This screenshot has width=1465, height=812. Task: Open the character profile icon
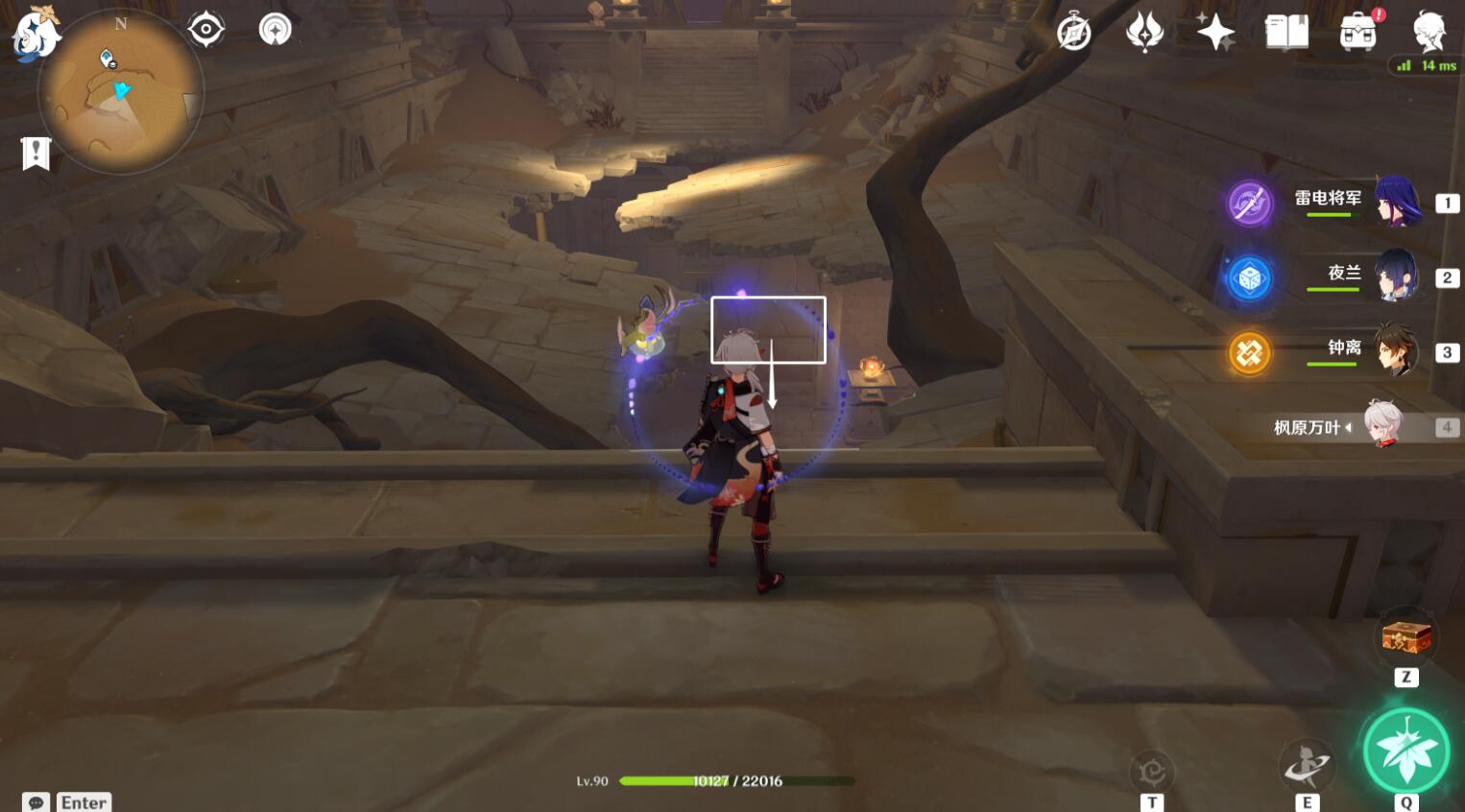[1429, 33]
